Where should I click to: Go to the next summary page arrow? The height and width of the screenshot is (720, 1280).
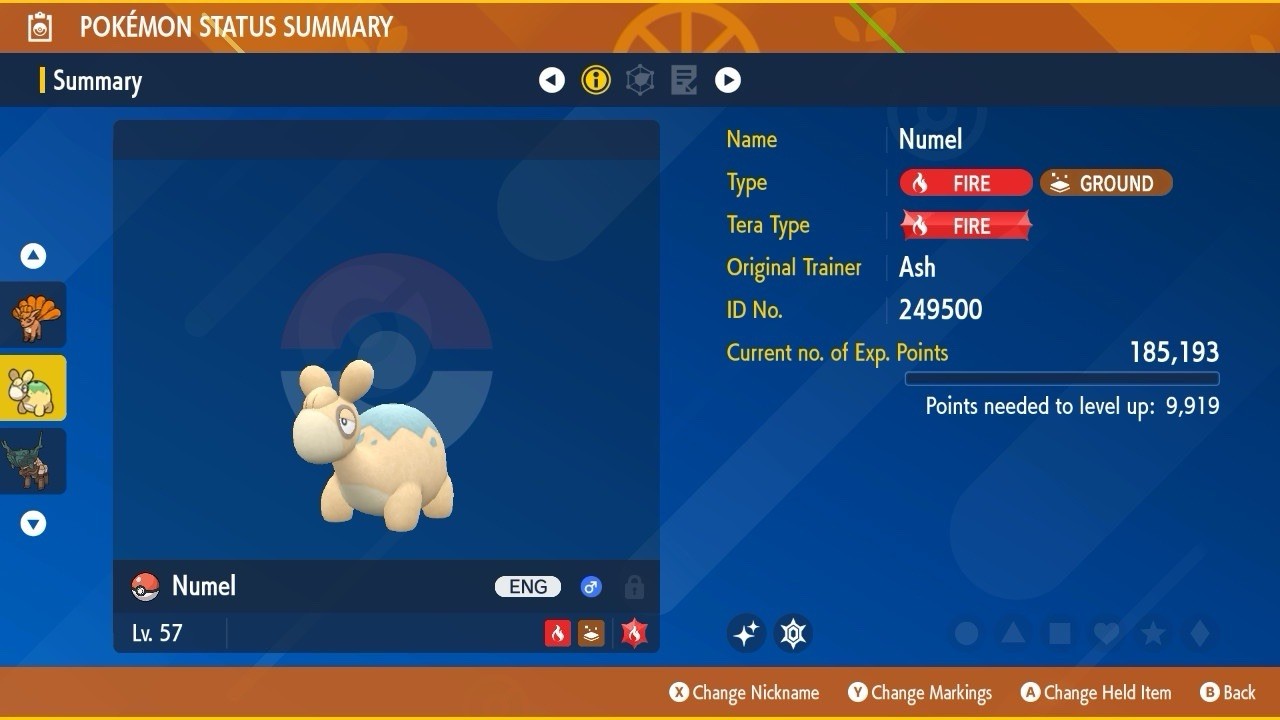tap(728, 80)
